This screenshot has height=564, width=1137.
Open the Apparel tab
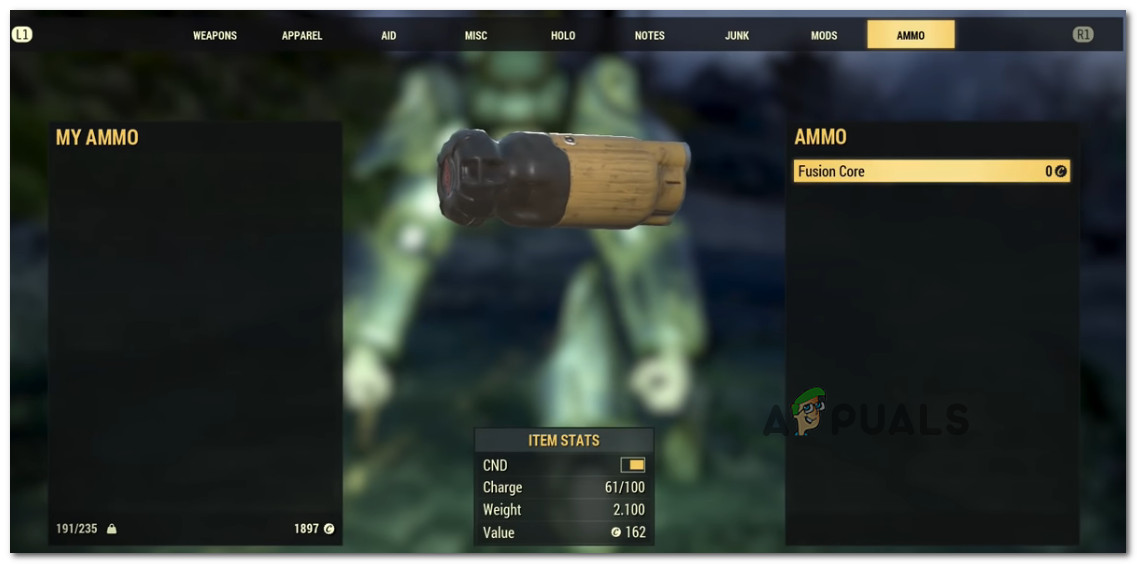click(302, 35)
